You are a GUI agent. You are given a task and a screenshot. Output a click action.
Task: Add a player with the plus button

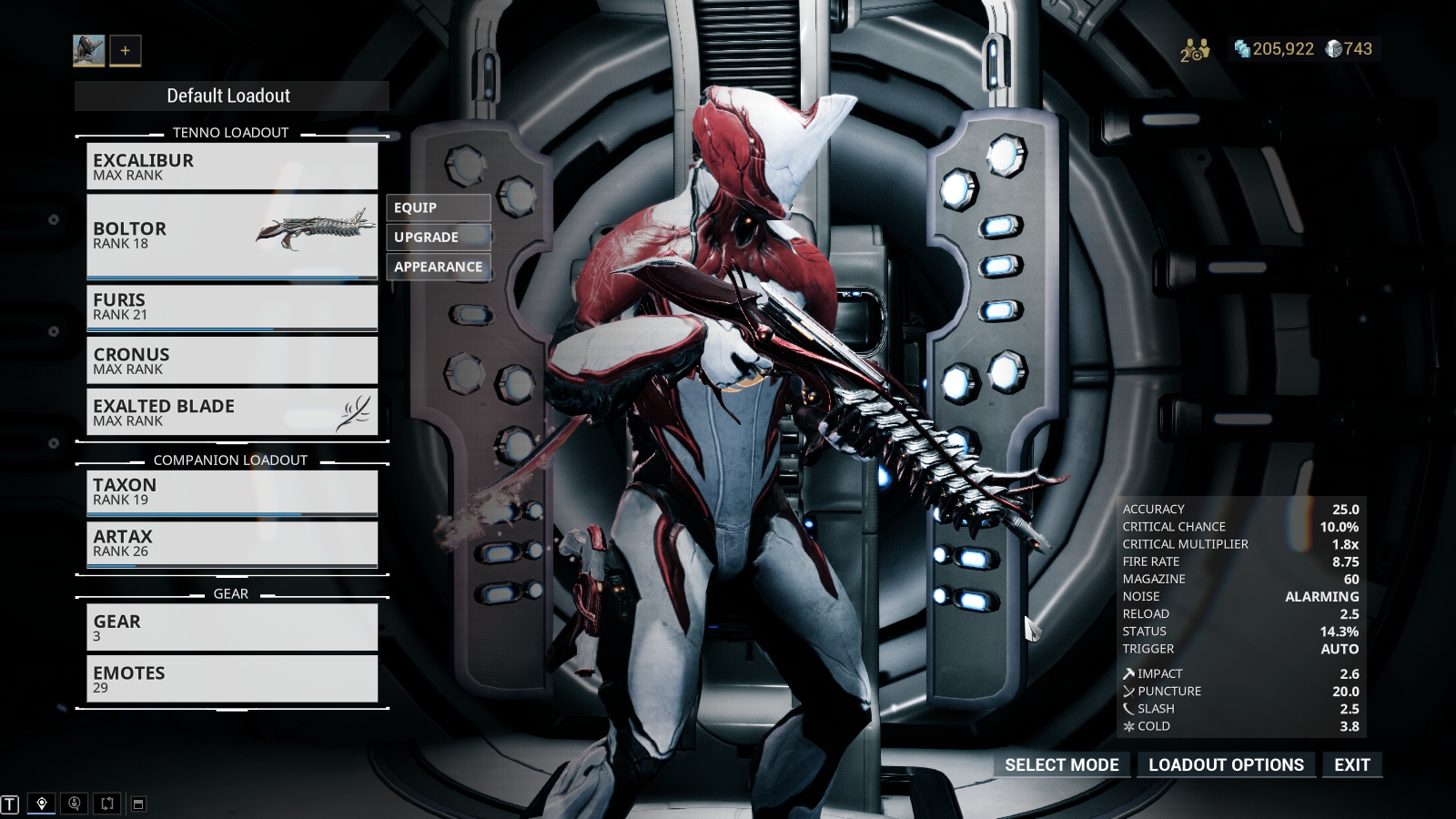point(126,51)
